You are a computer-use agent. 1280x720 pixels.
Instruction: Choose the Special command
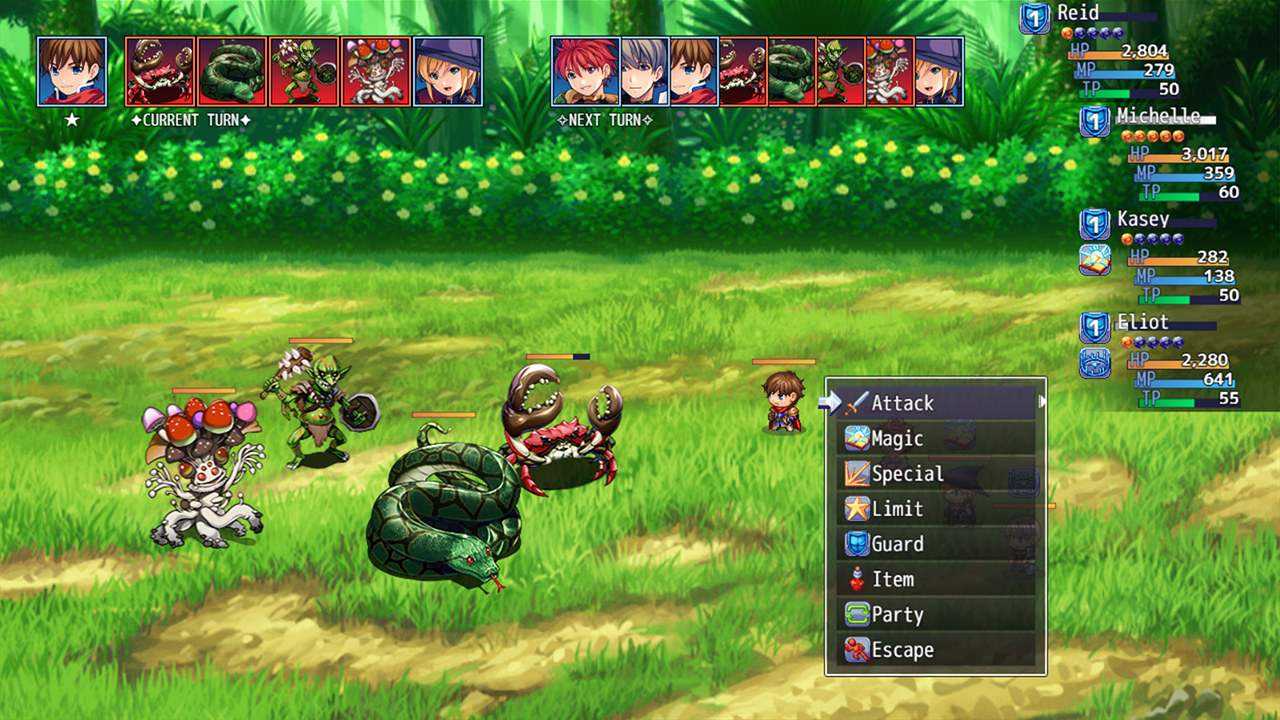coord(935,474)
